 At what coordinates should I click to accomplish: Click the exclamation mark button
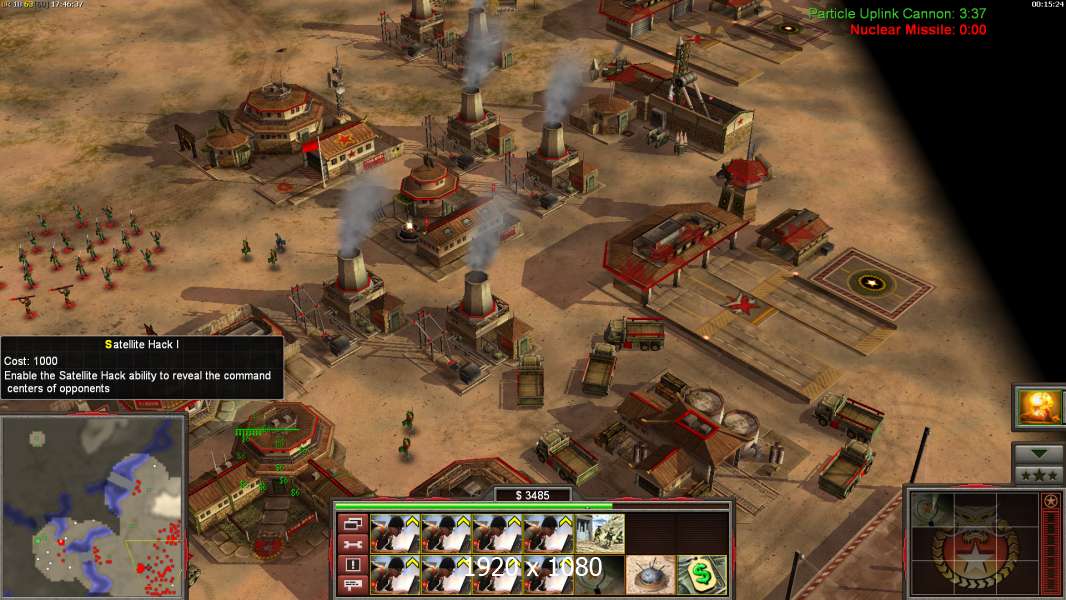[x=351, y=565]
